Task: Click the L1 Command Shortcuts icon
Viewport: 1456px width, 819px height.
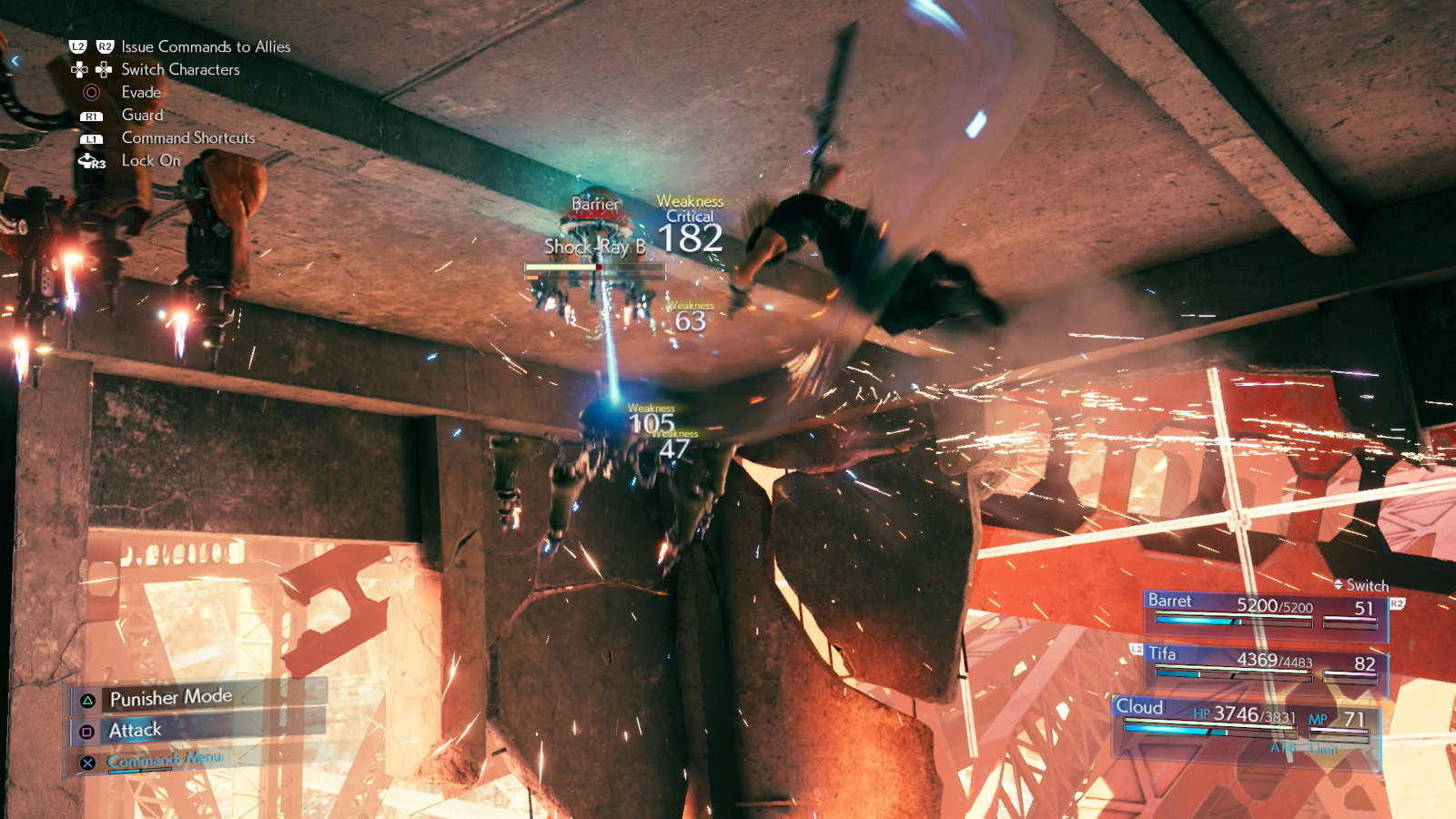Action: 90,138
